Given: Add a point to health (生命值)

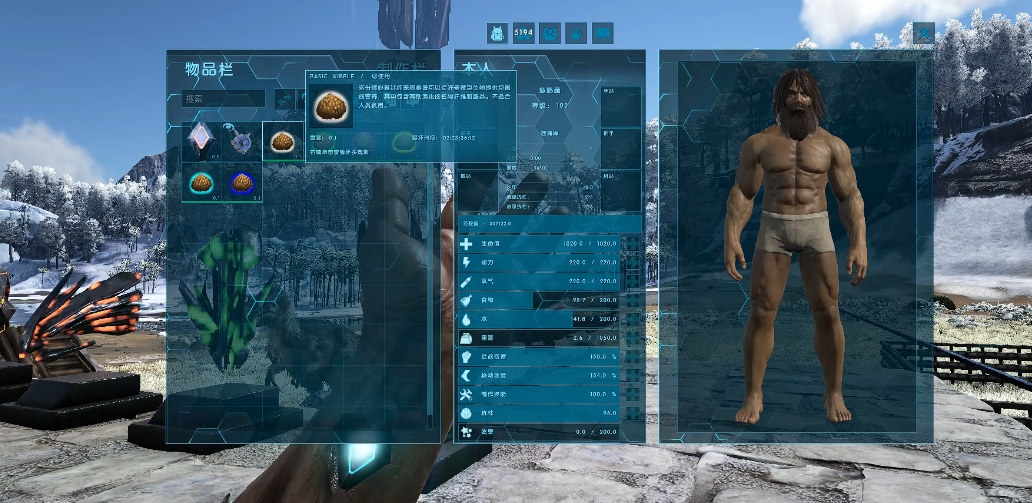Looking at the screenshot, I should click(632, 244).
